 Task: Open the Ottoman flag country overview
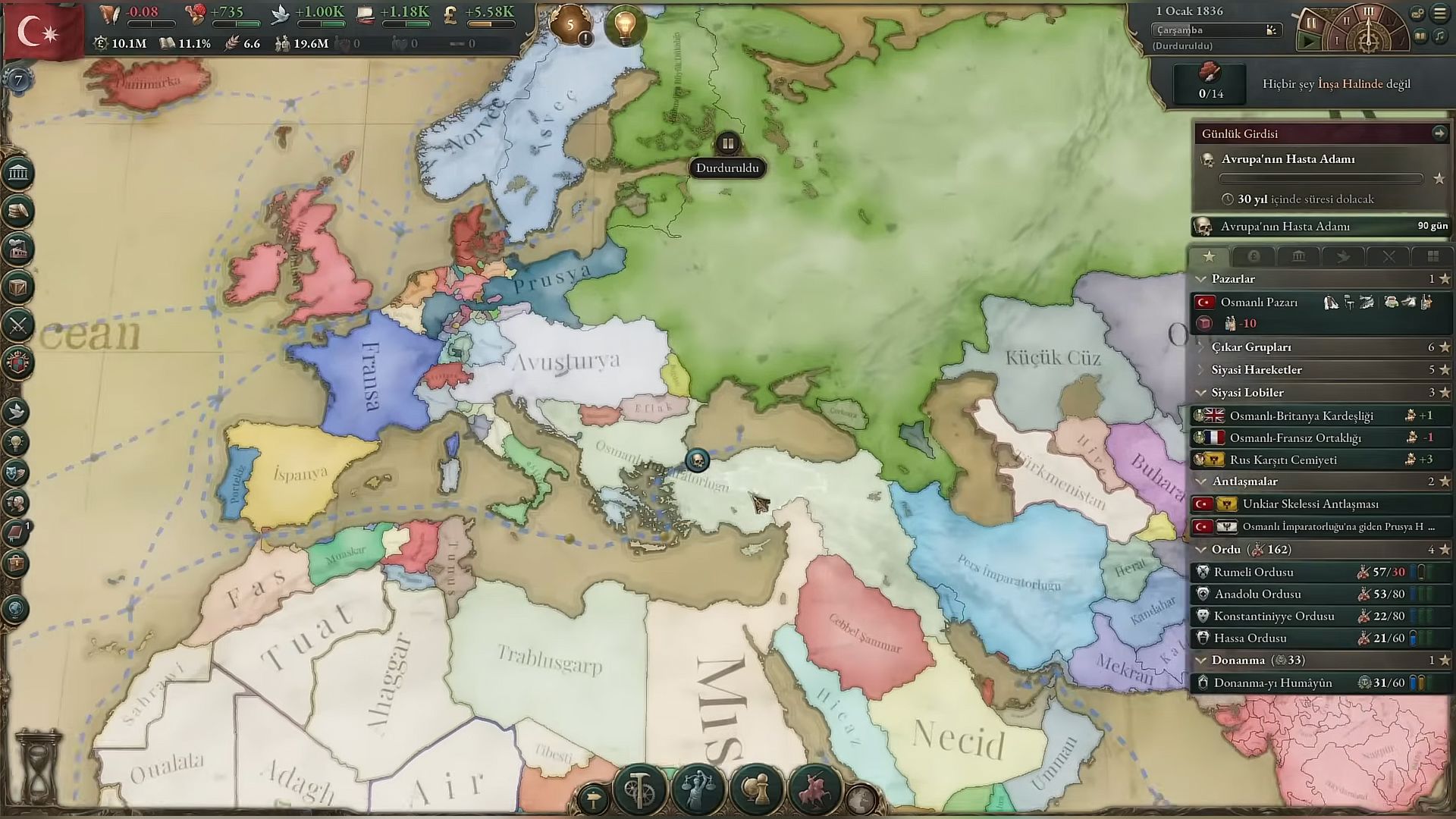[x=38, y=32]
